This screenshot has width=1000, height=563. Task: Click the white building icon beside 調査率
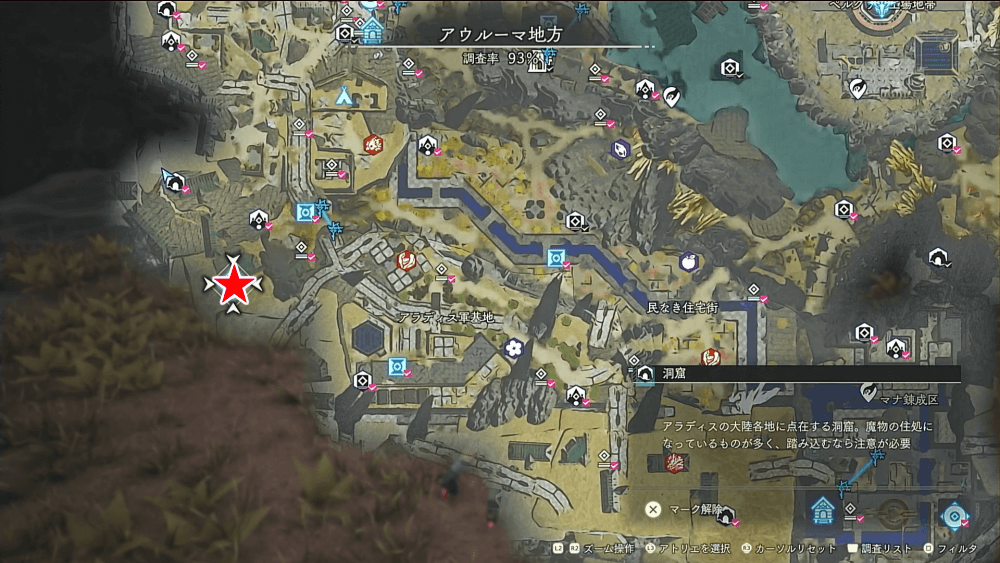pyautogui.click(x=541, y=64)
